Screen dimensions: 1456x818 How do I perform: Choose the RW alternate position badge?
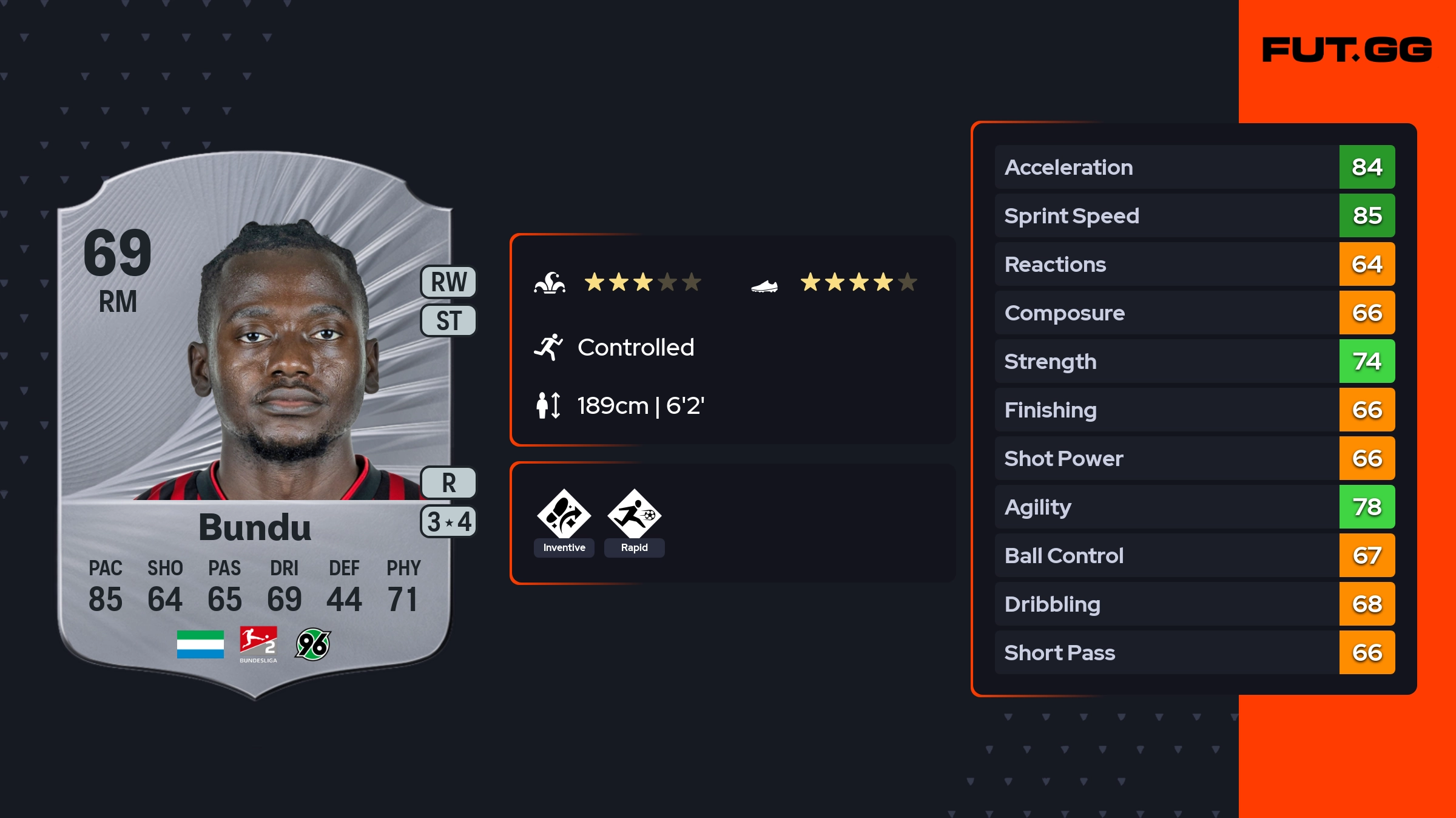coord(448,282)
